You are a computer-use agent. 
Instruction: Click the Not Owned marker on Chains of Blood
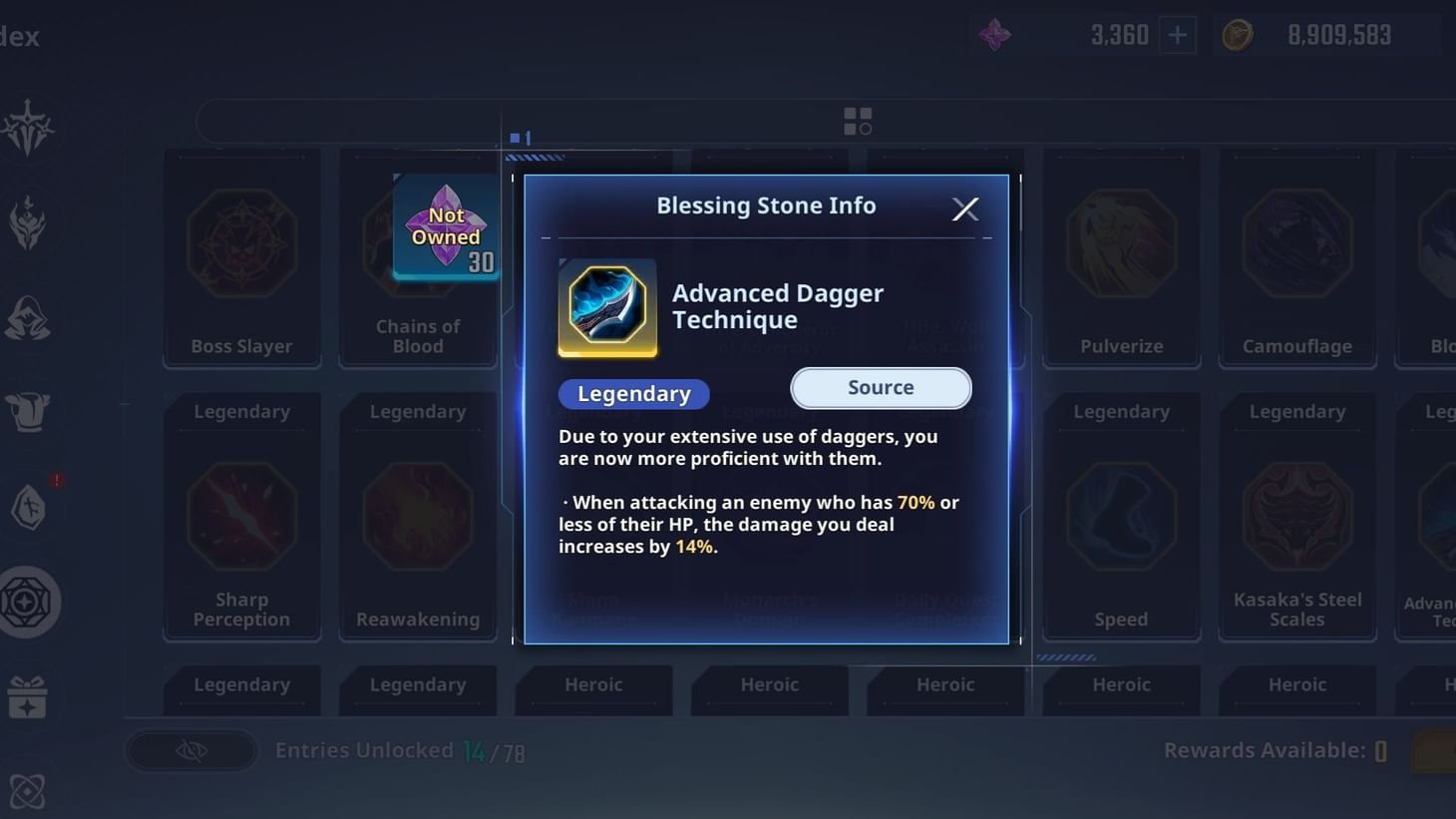[x=446, y=226]
